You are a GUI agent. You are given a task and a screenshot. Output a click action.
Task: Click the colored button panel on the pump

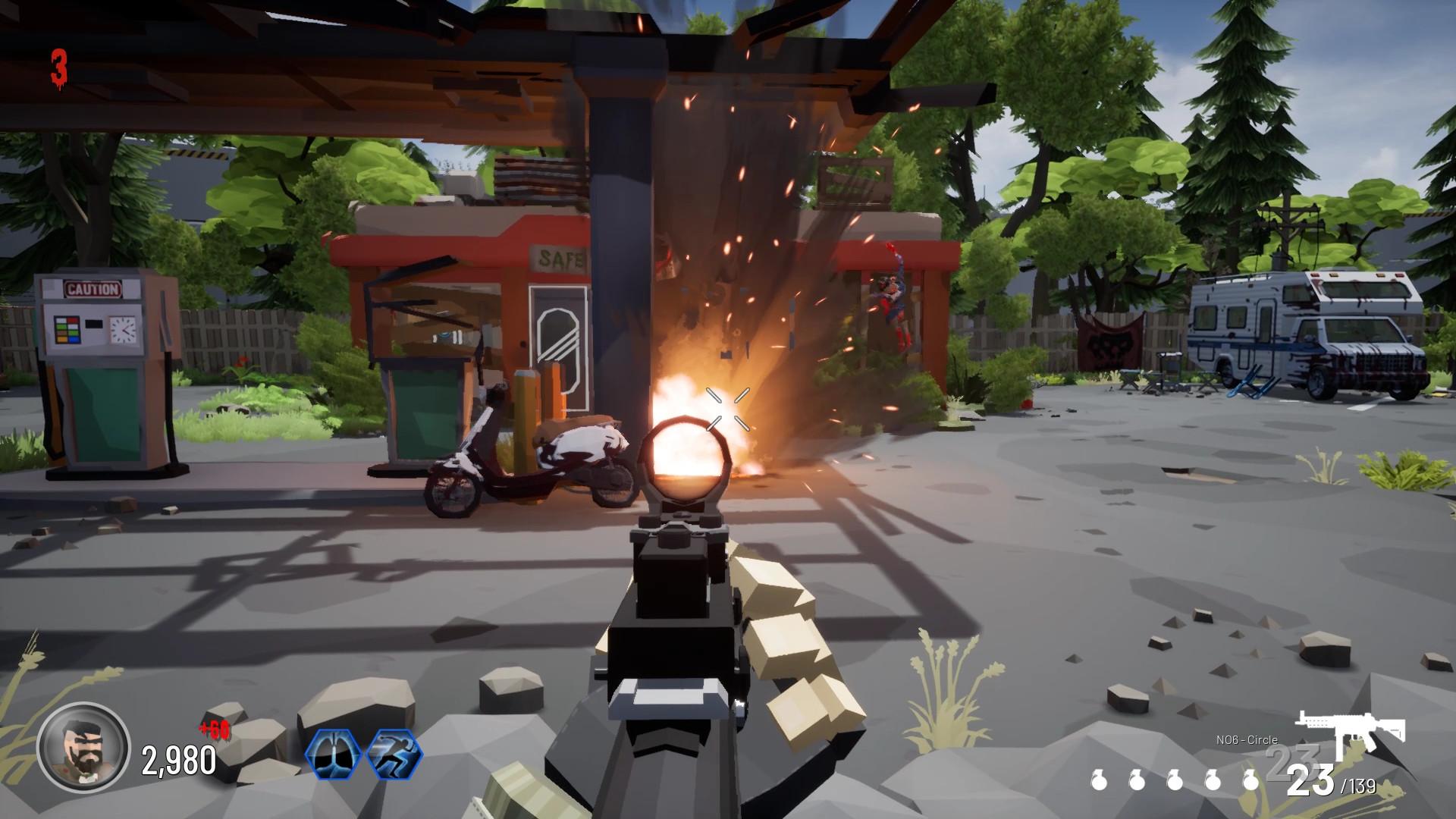pyautogui.click(x=67, y=329)
